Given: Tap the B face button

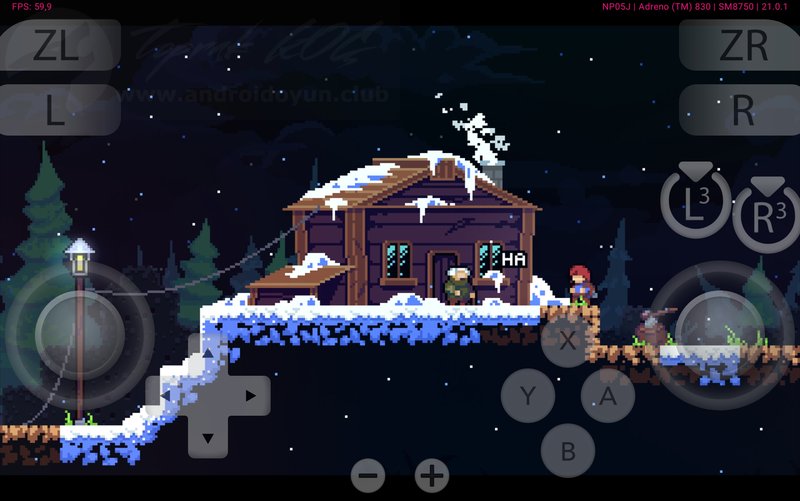Looking at the screenshot, I should coord(568,451).
